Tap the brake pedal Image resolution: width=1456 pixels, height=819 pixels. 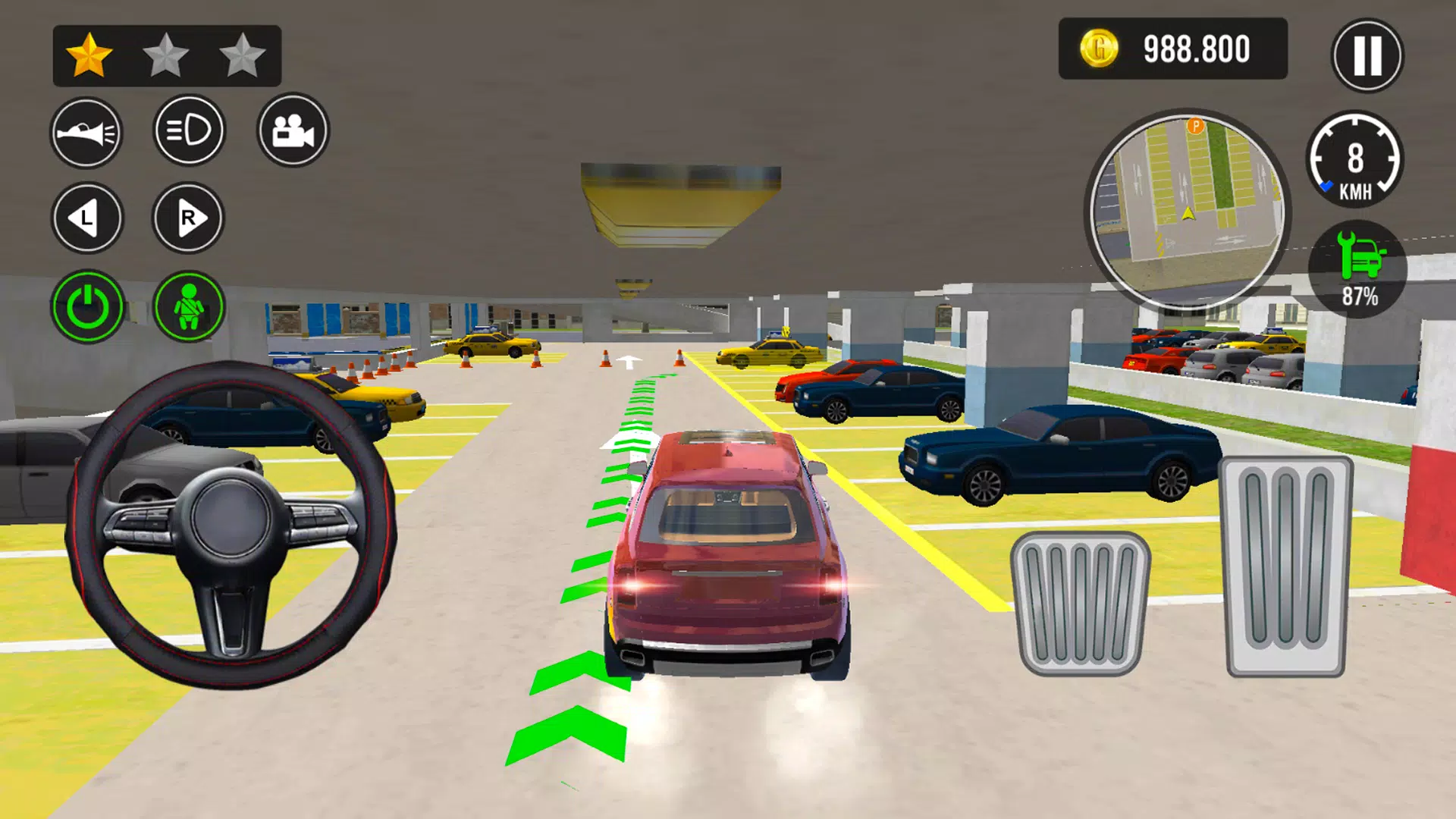pos(1080,604)
